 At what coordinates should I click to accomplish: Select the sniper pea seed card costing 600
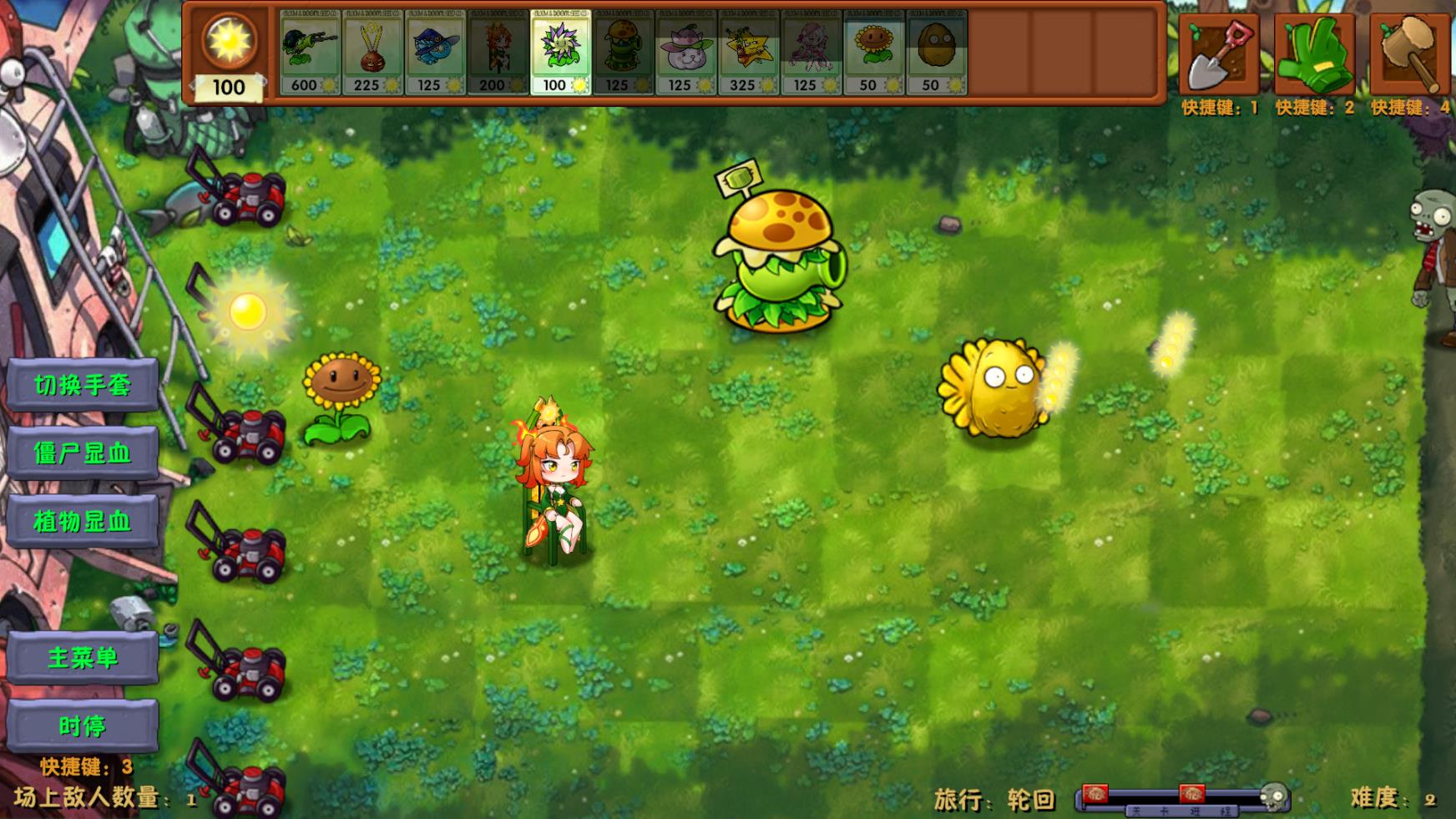(310, 52)
